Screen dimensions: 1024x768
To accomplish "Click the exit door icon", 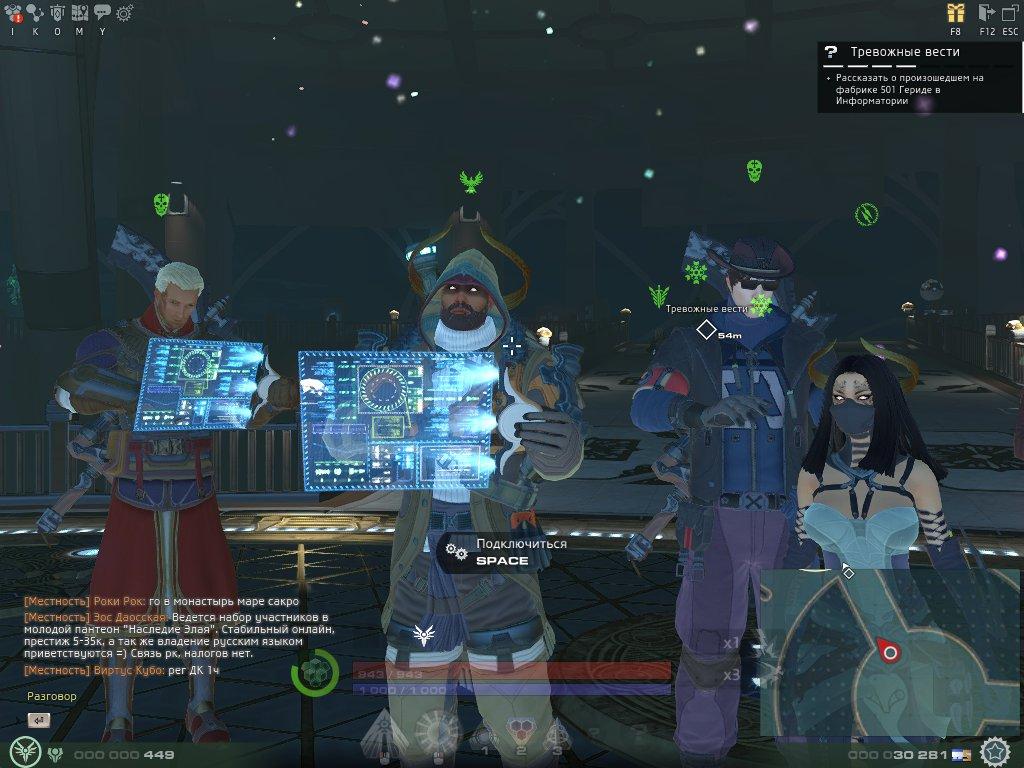I will 986,13.
